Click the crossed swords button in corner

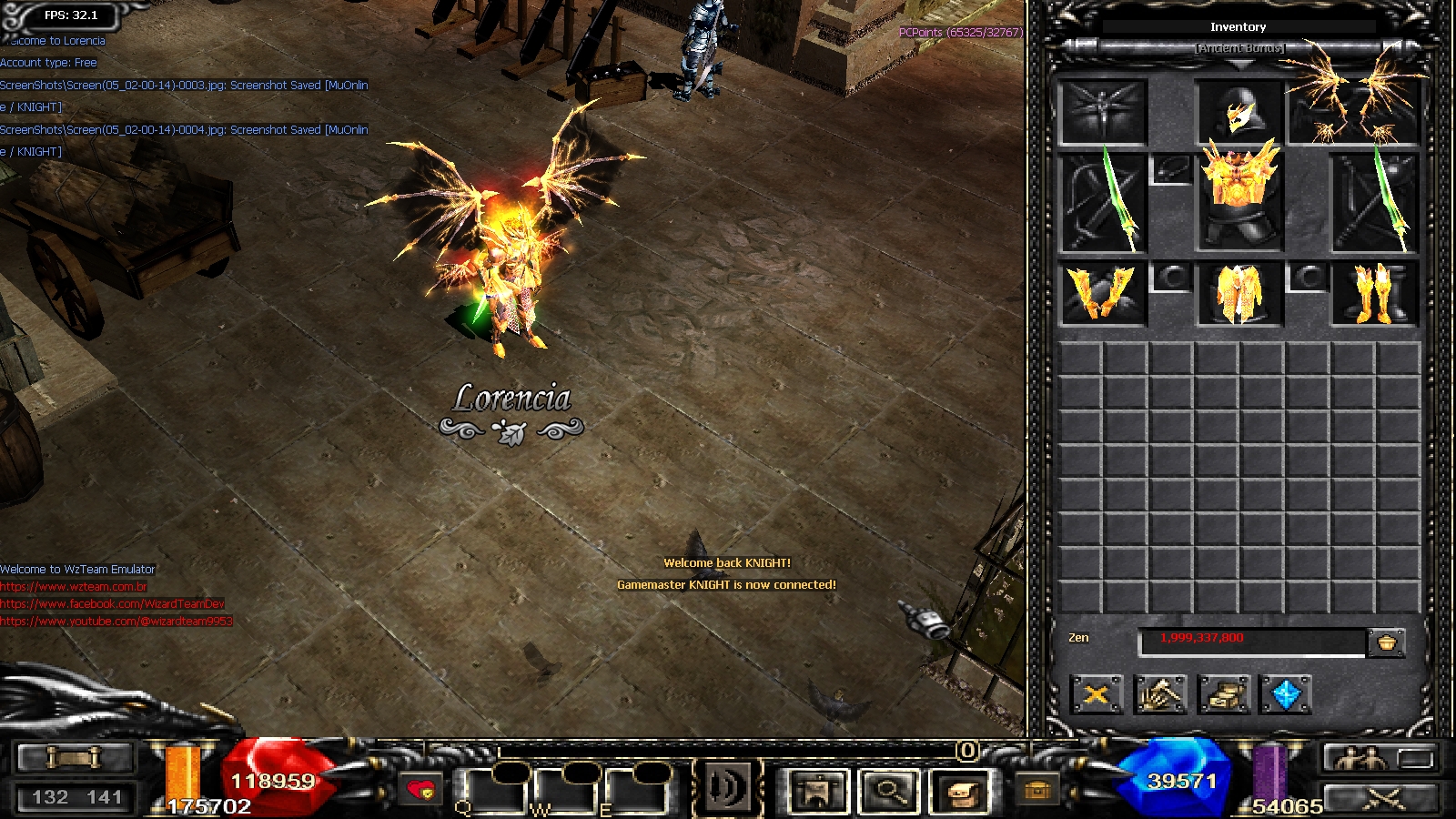point(1382,798)
